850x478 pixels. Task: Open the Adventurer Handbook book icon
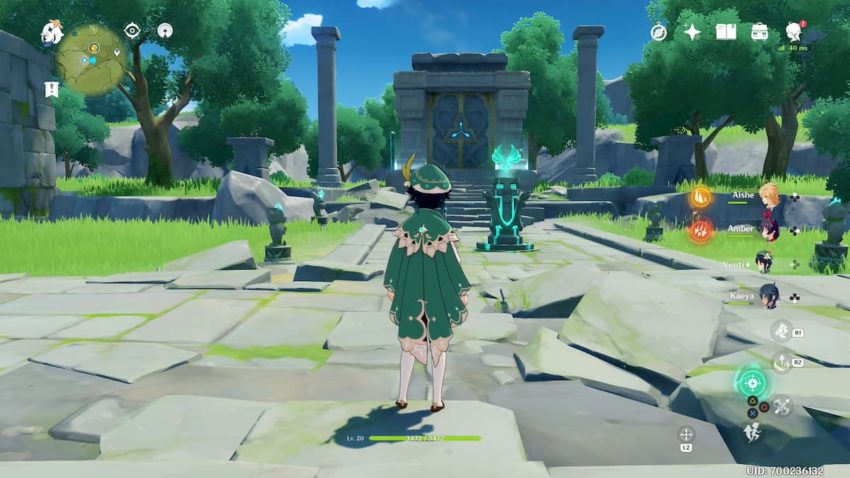726,32
